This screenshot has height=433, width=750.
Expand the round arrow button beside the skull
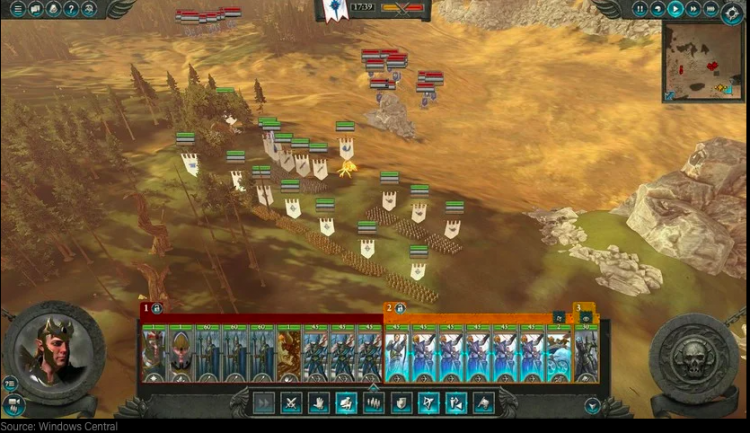pyautogui.click(x=592, y=406)
